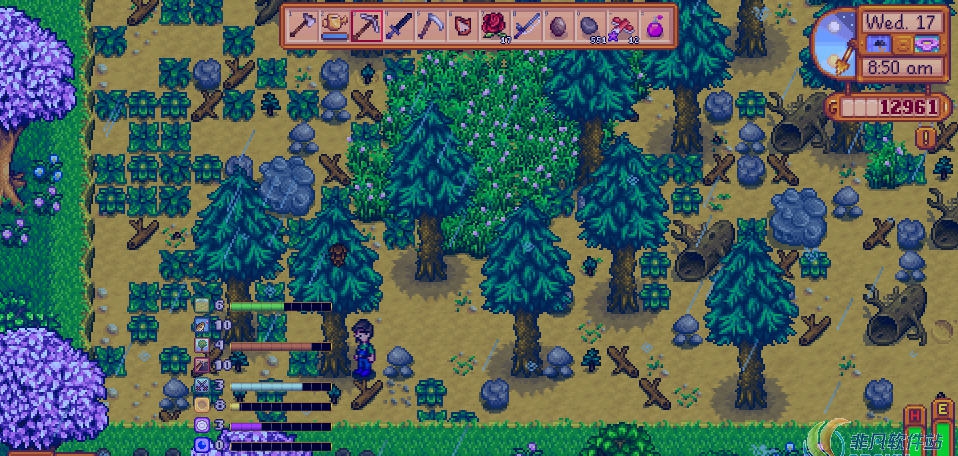This screenshot has height=456, width=958.
Task: Click the farming skill icon
Action: coord(202,305)
